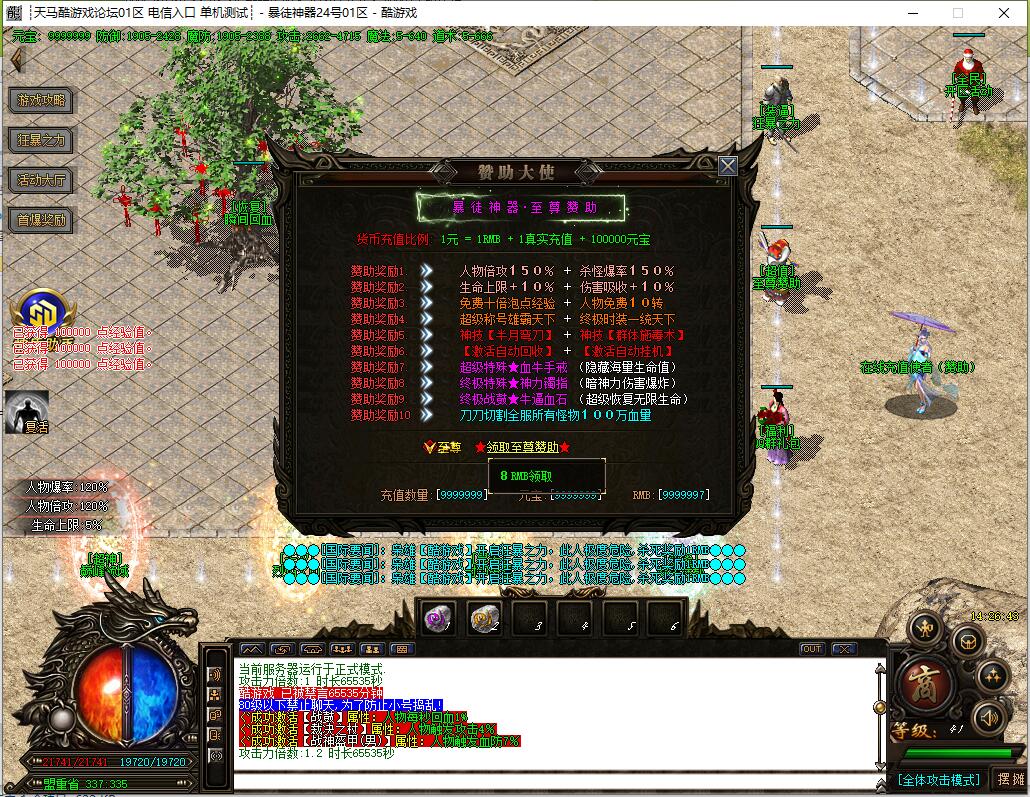Collapse the side menu with the arrow
This screenshot has width=1030, height=797.
tap(16, 60)
